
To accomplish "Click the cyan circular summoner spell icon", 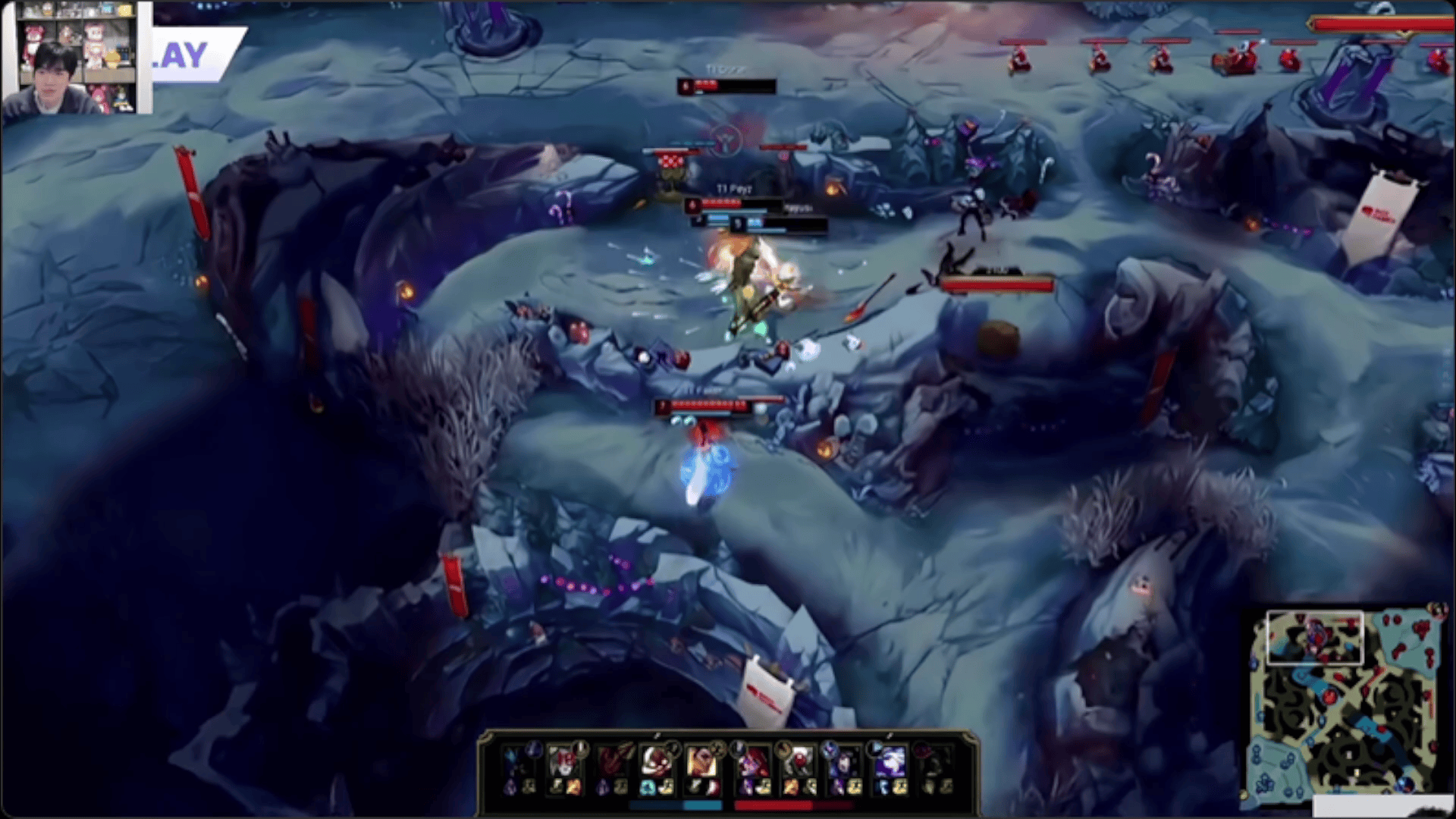I will pos(647,787).
